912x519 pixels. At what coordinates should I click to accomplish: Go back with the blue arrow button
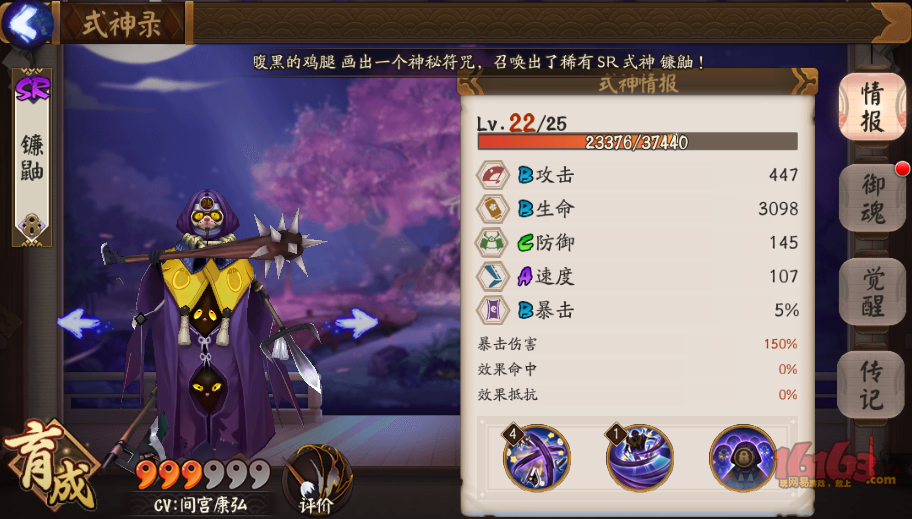pyautogui.click(x=26, y=22)
